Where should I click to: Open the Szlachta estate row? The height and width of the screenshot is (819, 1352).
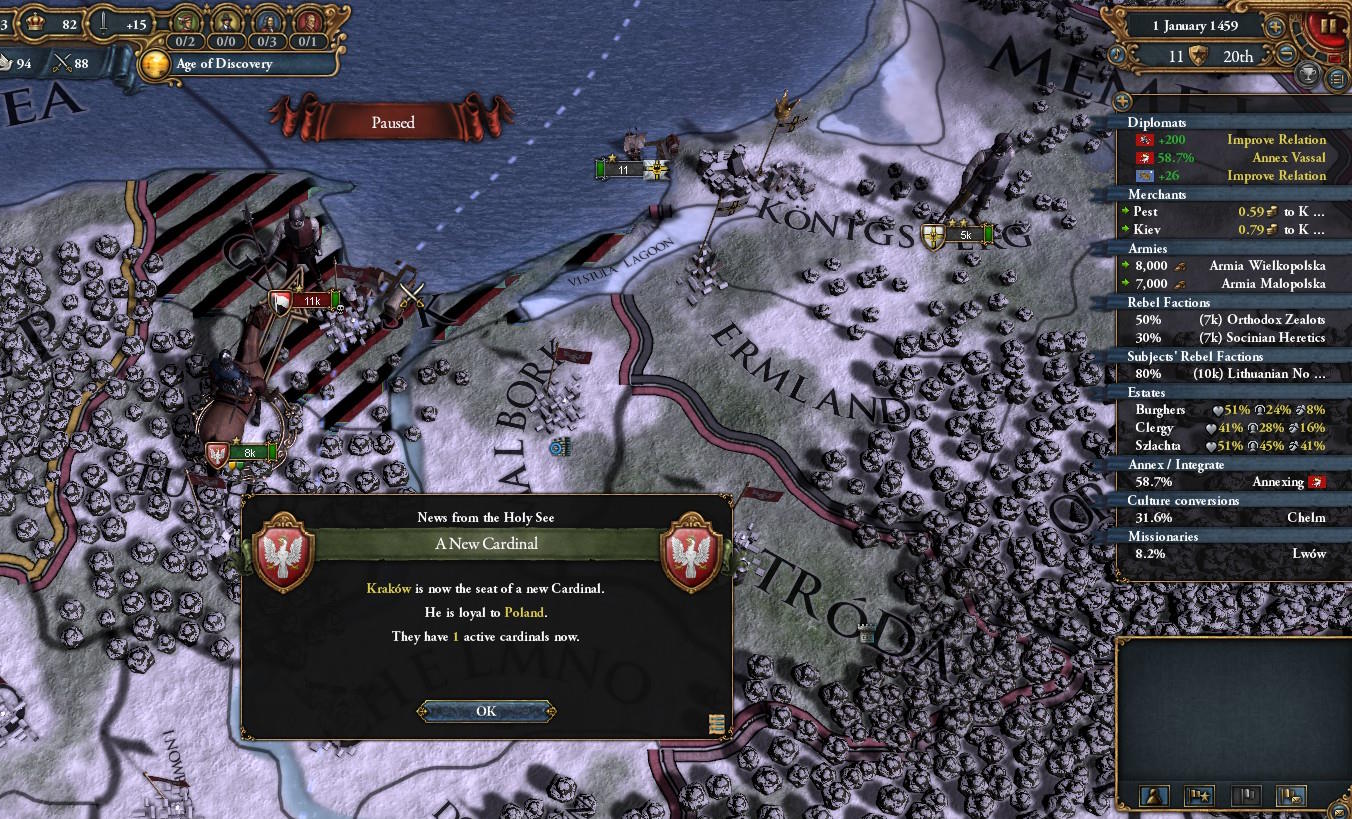click(1226, 446)
